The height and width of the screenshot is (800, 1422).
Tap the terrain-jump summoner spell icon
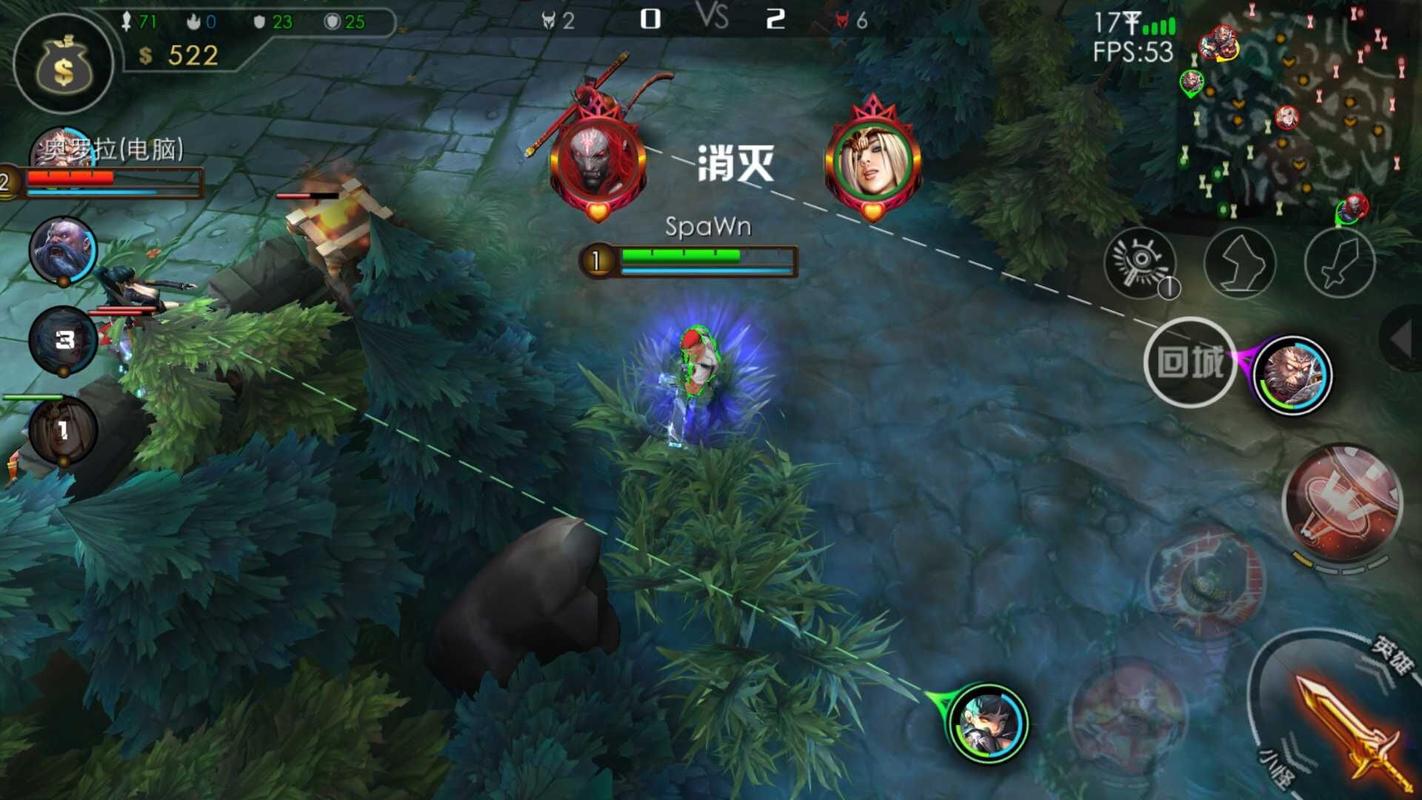tap(1240, 262)
